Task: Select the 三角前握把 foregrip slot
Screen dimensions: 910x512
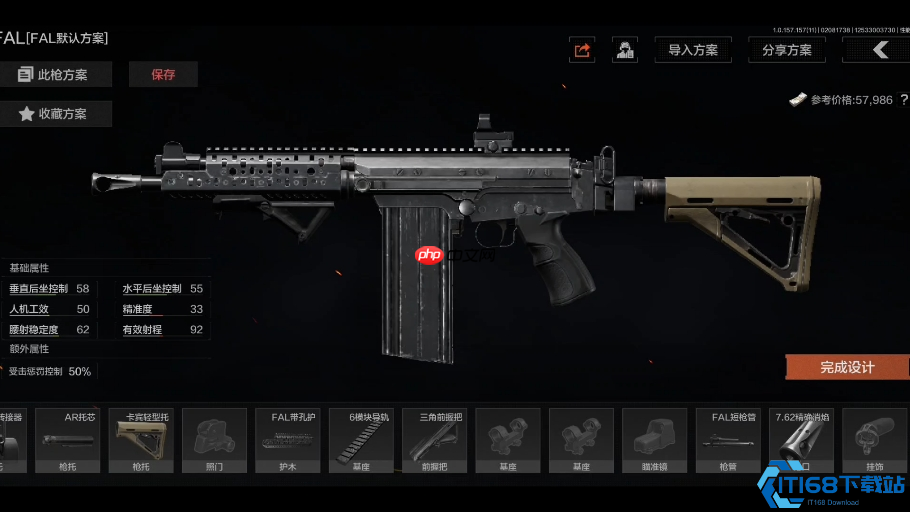Action: click(x=434, y=440)
